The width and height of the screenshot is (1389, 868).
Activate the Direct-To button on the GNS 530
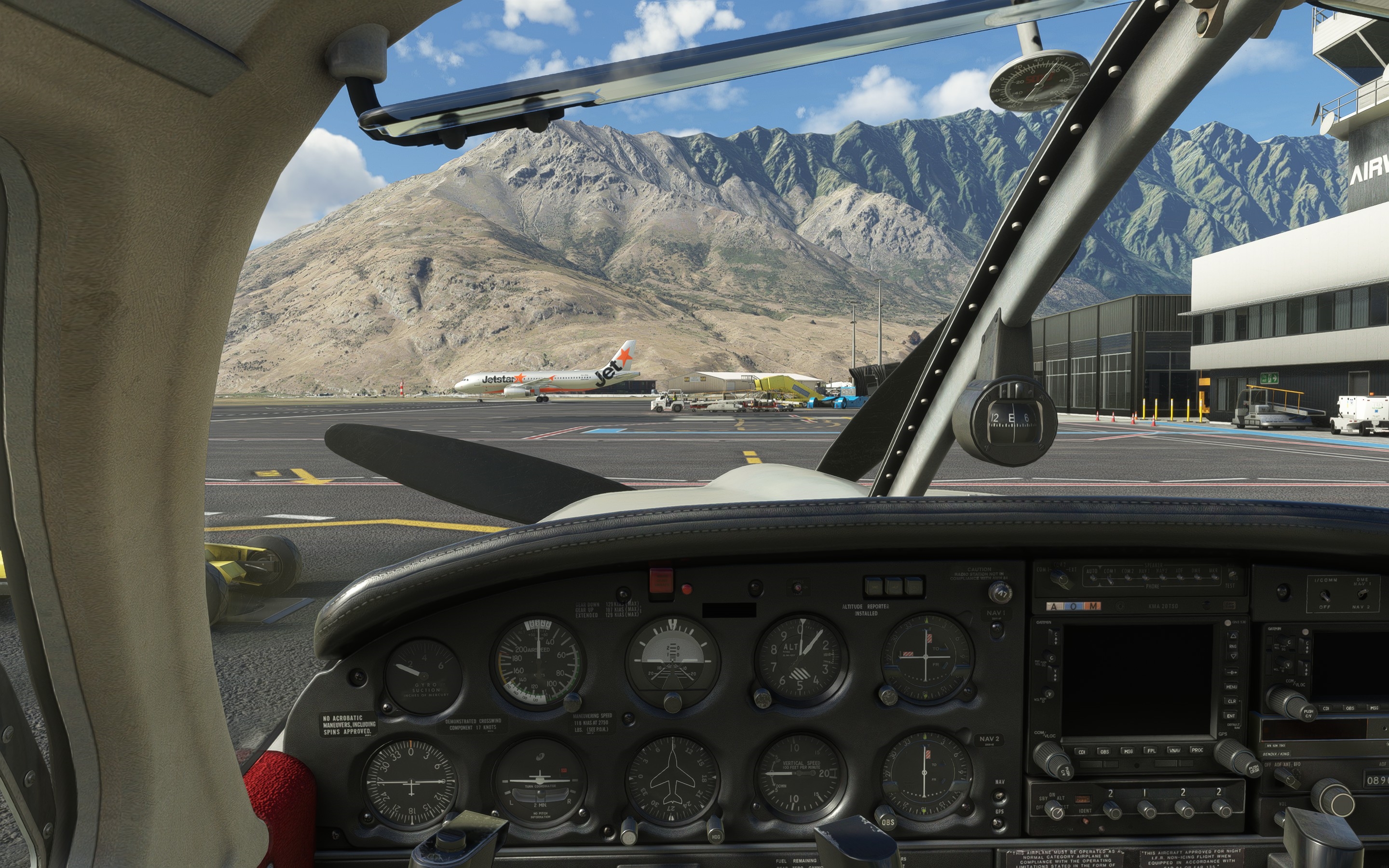click(x=1231, y=672)
